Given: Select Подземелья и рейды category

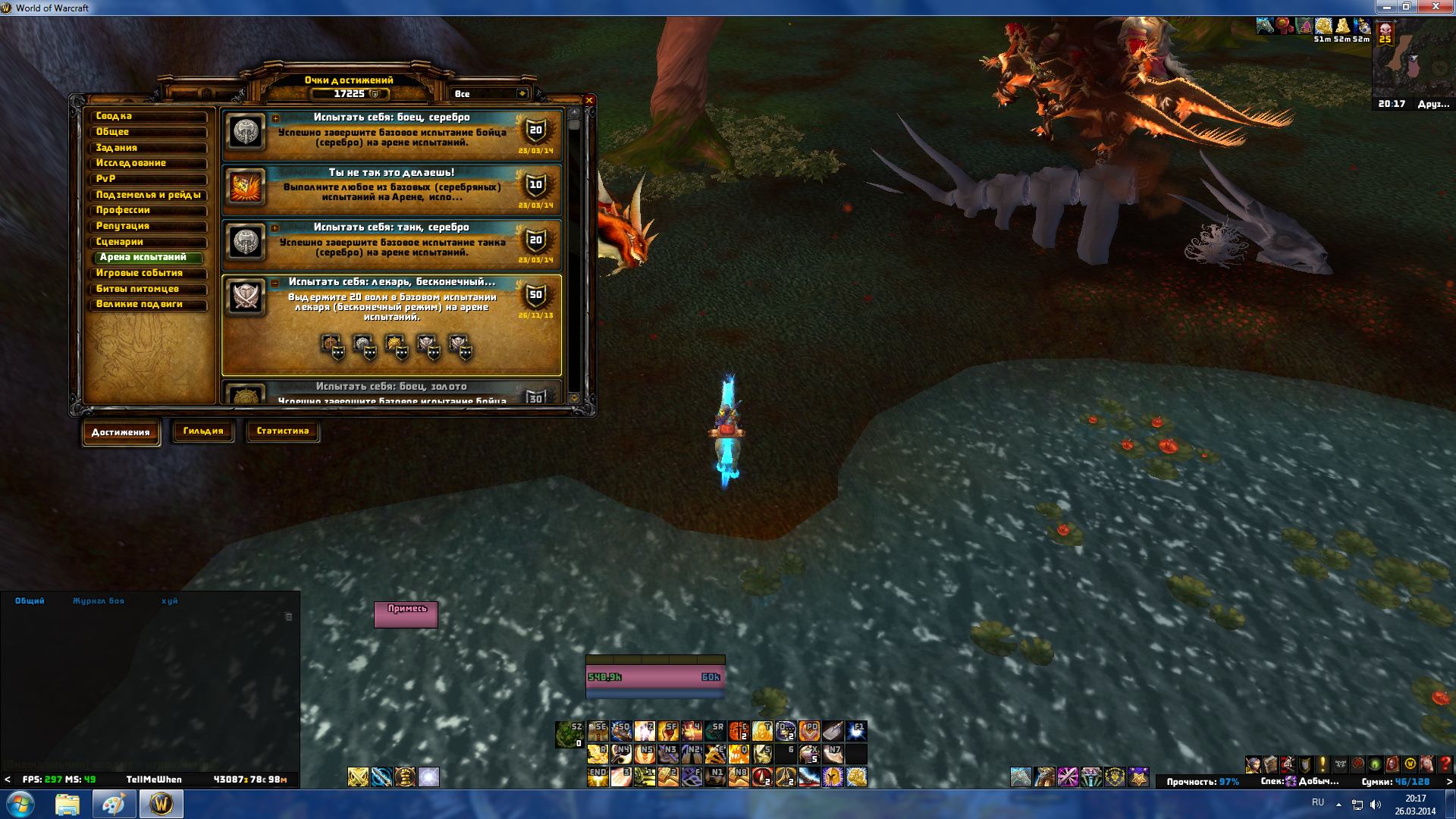Looking at the screenshot, I should pos(148,195).
